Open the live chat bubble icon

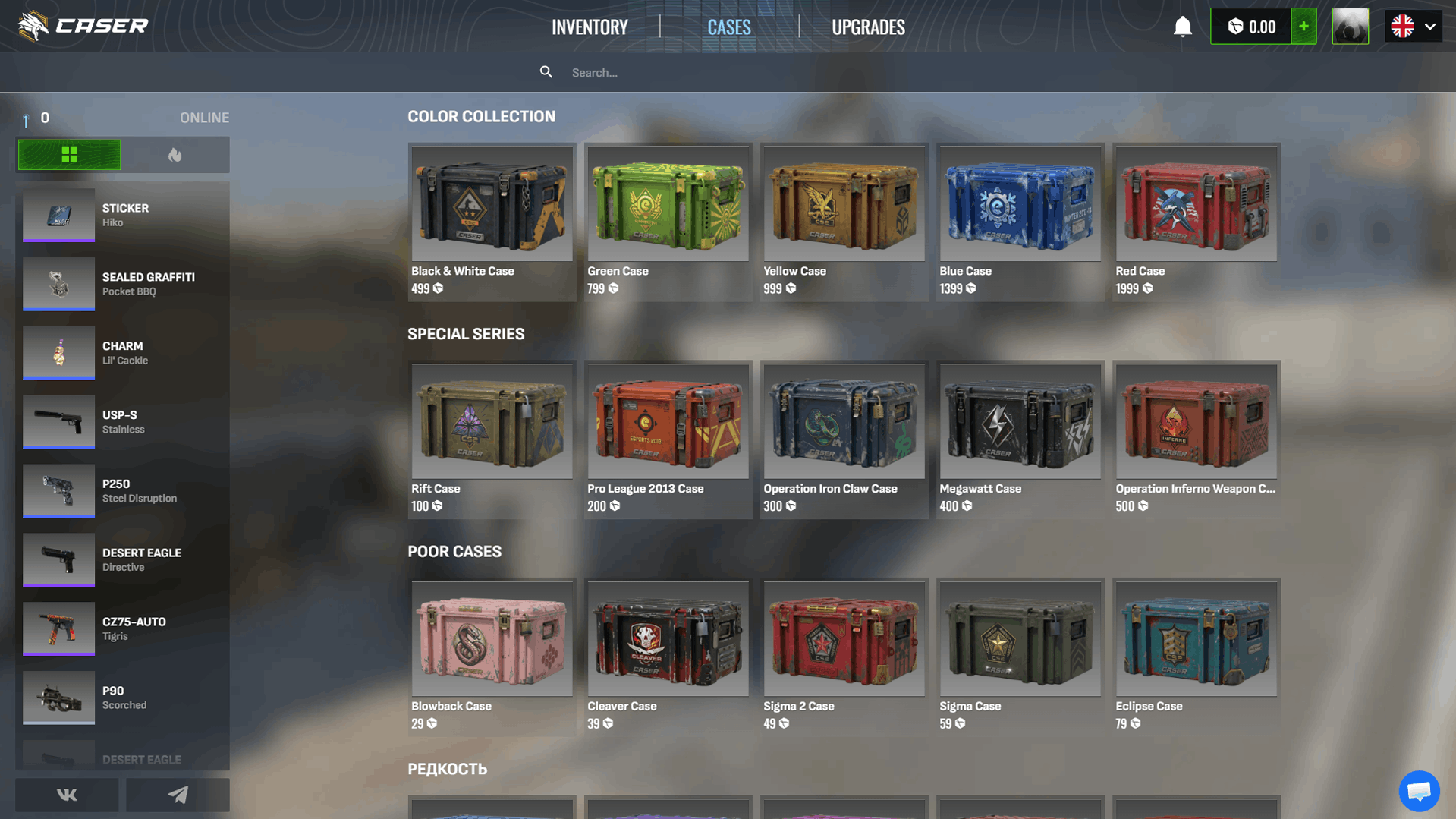tap(1418, 791)
